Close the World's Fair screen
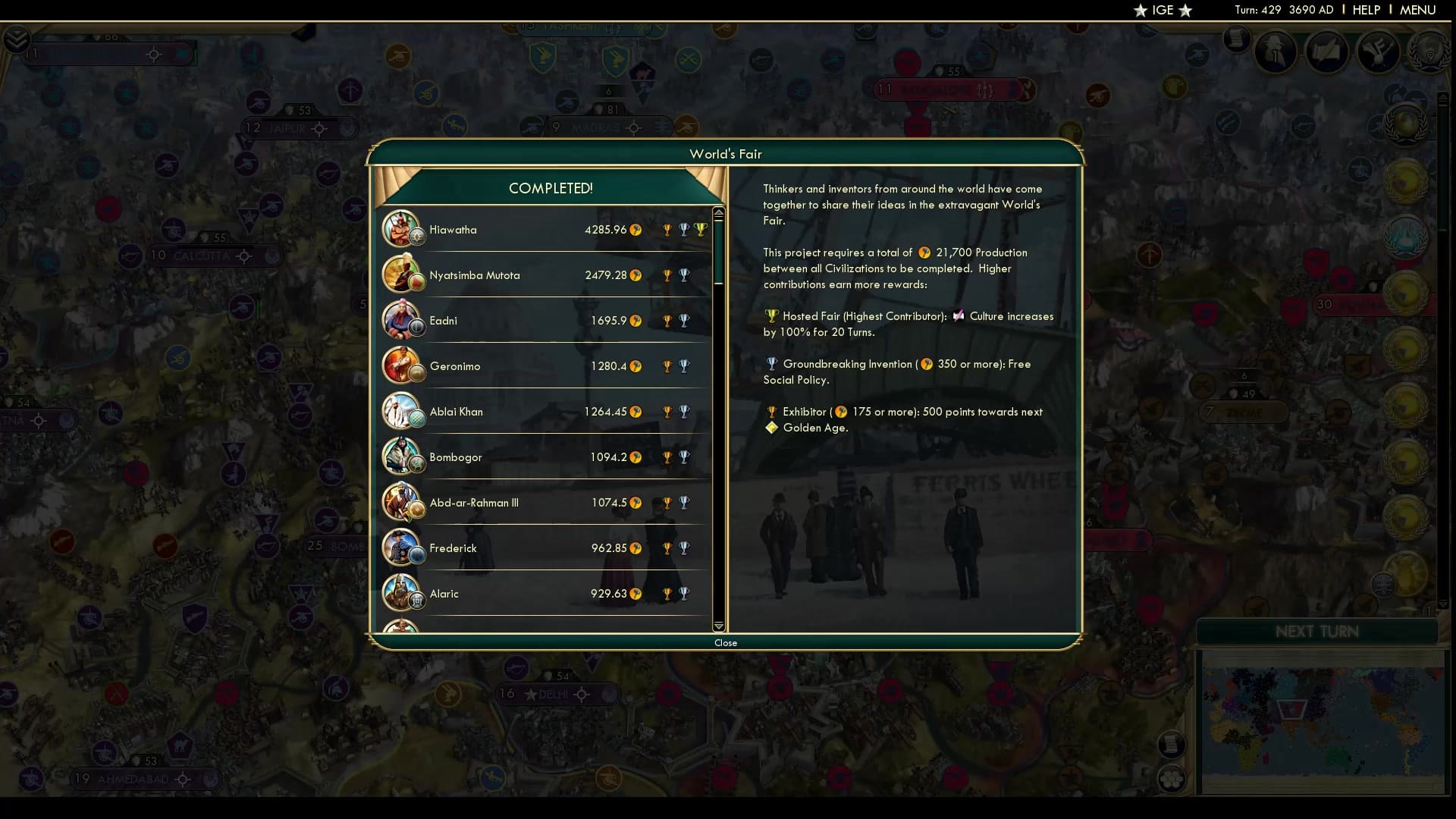The image size is (1456, 819). pos(726,642)
